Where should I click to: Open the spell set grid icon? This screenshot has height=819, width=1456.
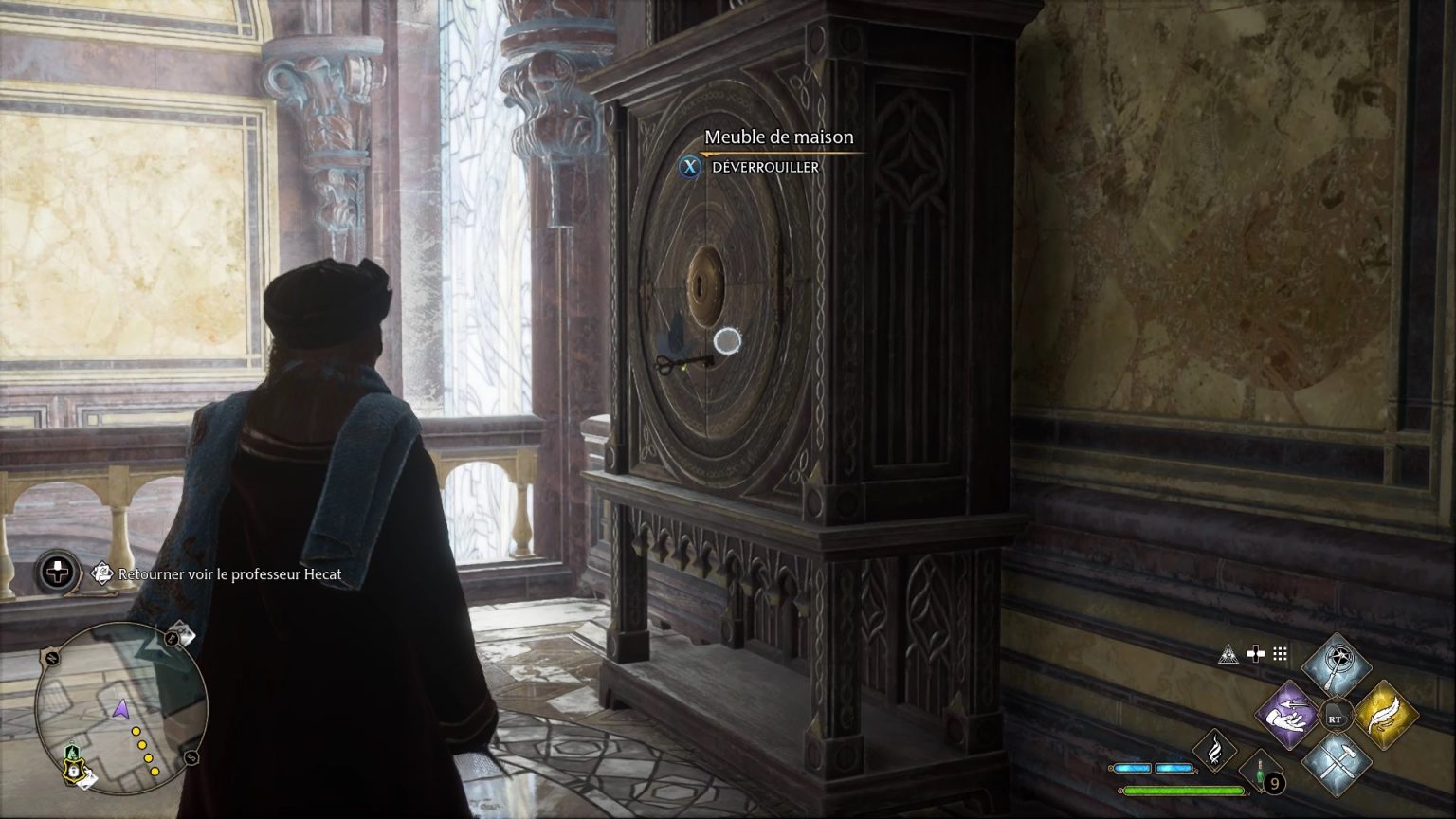1280,654
